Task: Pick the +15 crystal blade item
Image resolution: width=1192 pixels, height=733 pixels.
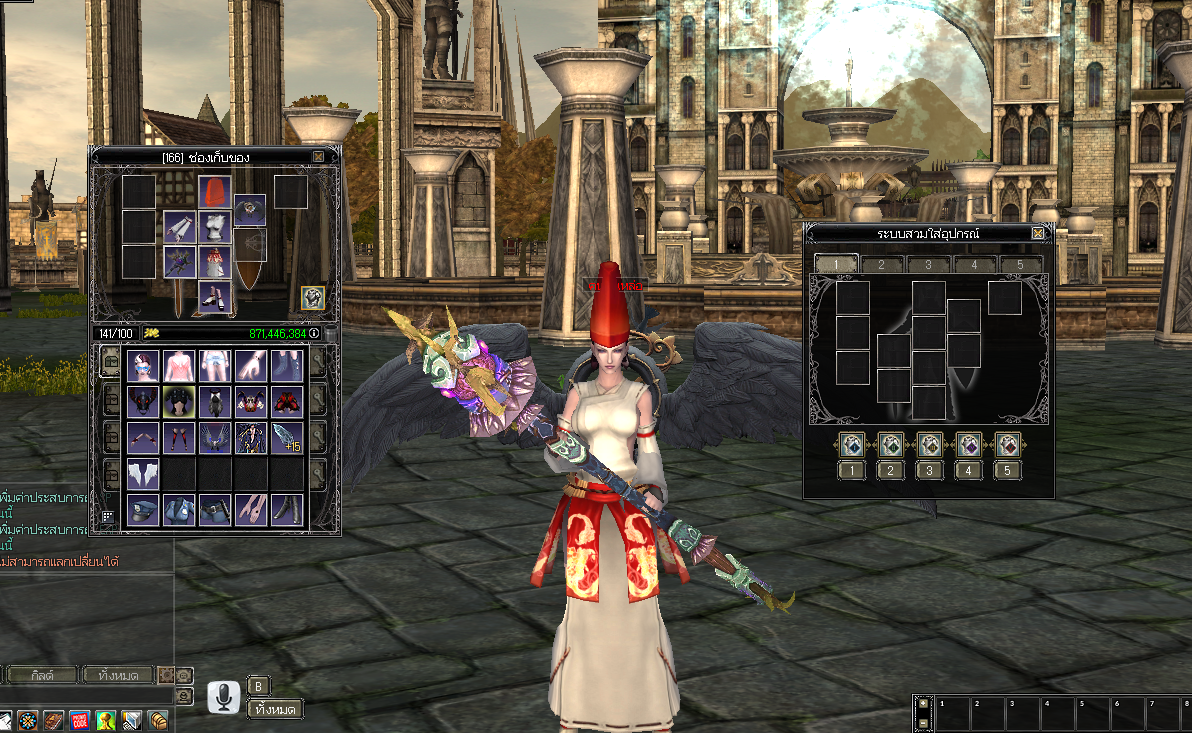Action: pos(287,438)
